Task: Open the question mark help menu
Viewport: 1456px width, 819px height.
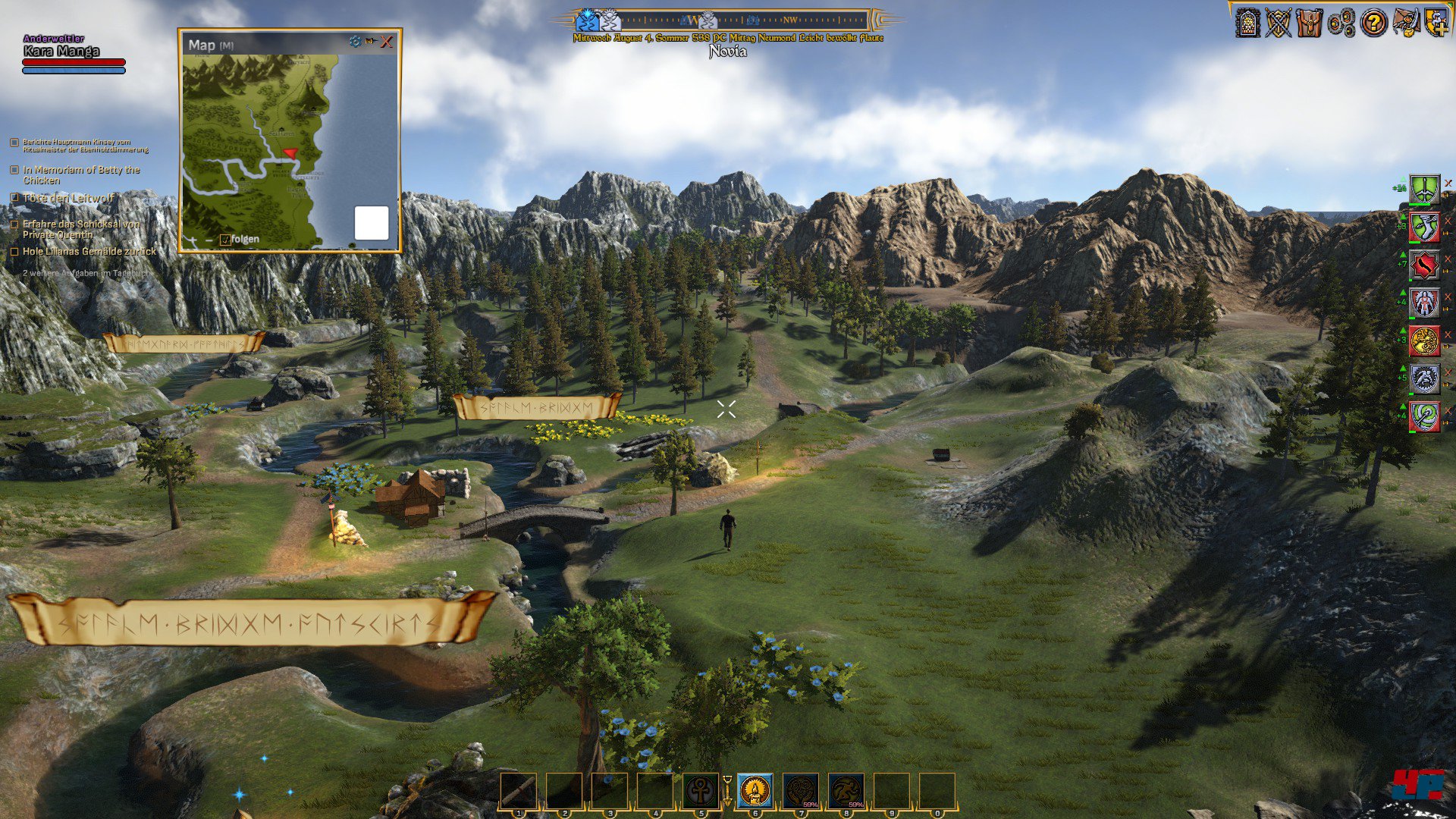Action: click(1373, 23)
